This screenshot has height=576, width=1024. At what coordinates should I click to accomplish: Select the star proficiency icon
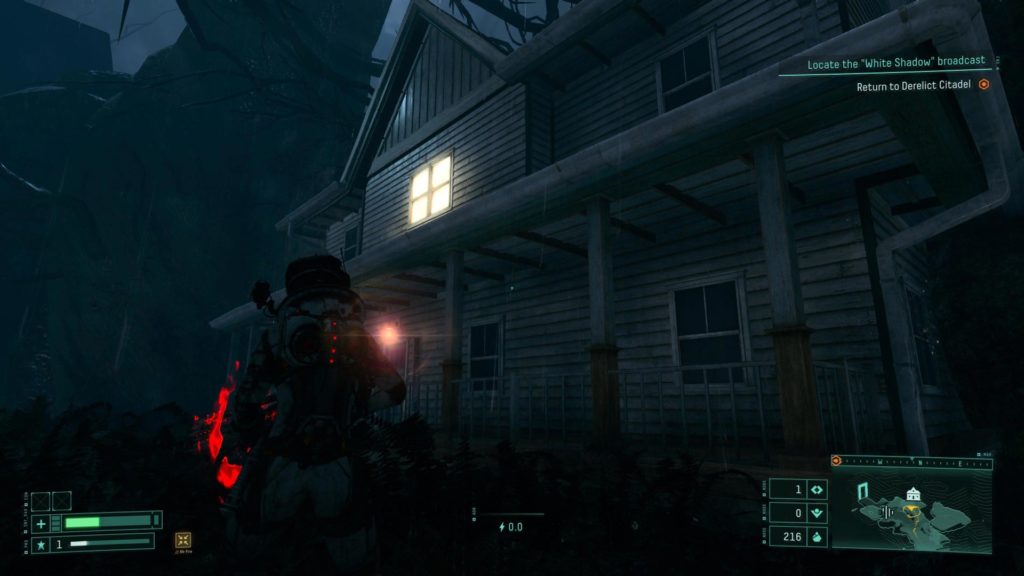[41, 544]
